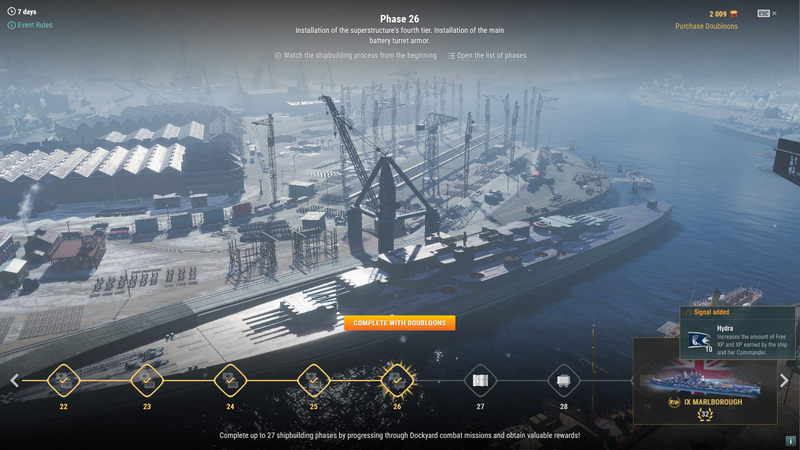Show earlier phases with left arrow
This screenshot has height=450, width=800.
pos(14,380)
